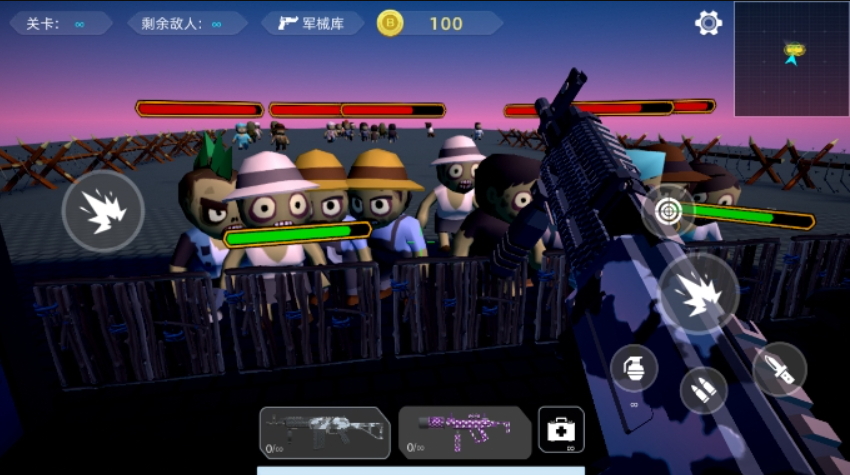The height and width of the screenshot is (475, 850).
Task: Open the 军械库 armory
Action: [312, 23]
